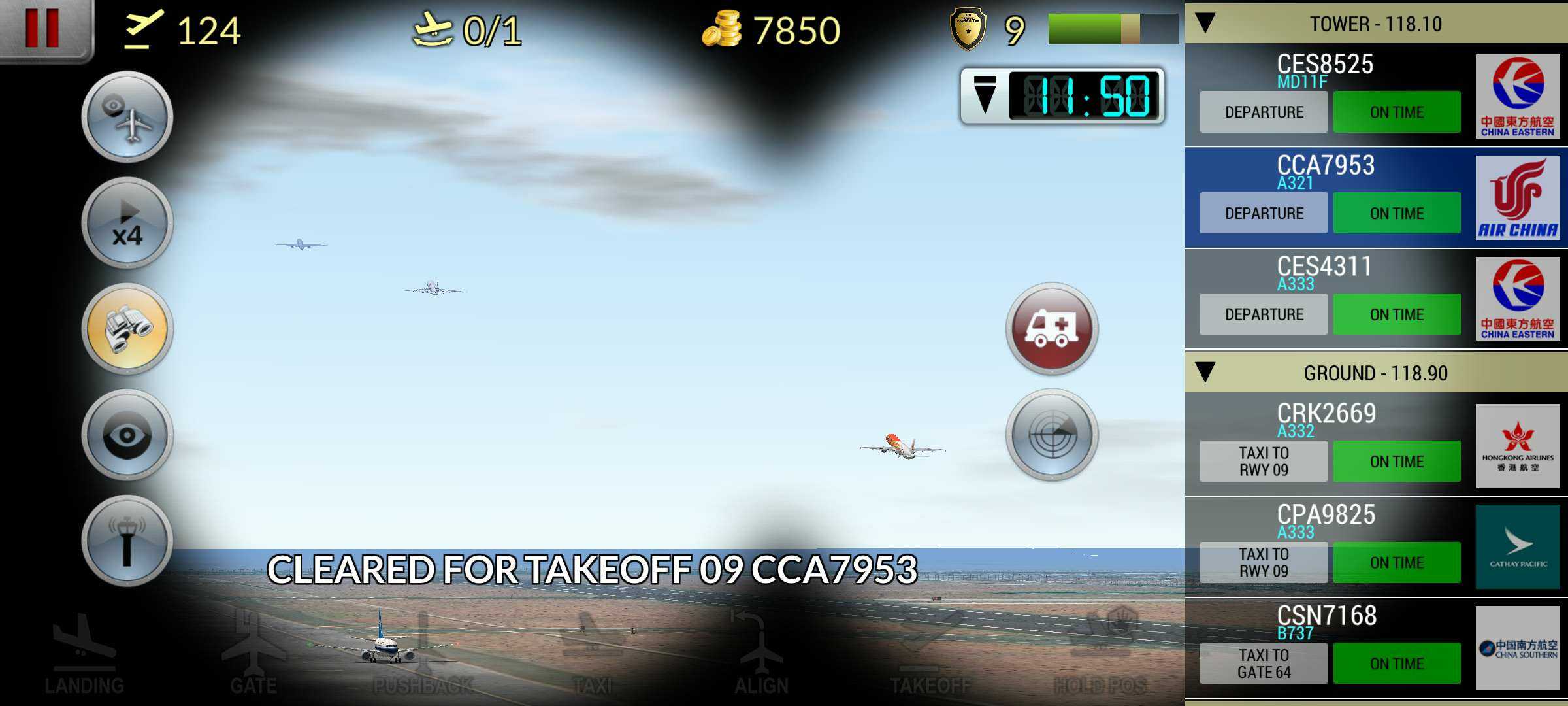This screenshot has height=706, width=1568.
Task: Call the emergency ambulance button
Action: click(x=1051, y=329)
